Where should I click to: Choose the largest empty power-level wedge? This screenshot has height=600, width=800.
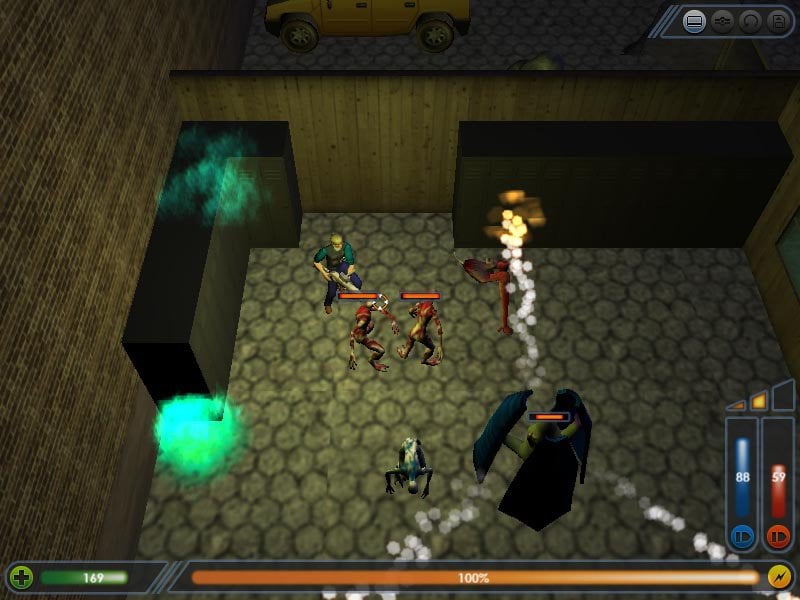[x=783, y=396]
